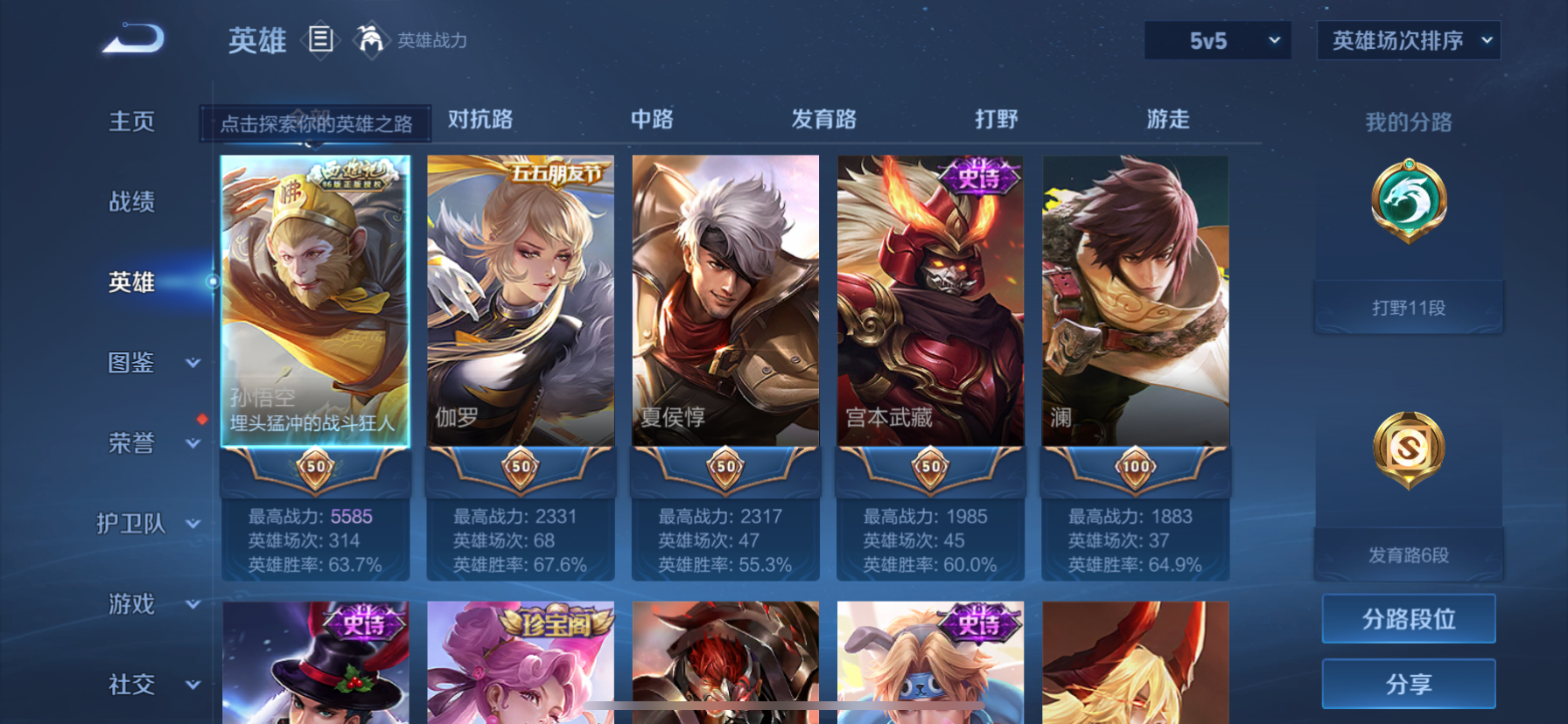Click the 英雄战力 helmet icon
1568x724 pixels.
[372, 39]
